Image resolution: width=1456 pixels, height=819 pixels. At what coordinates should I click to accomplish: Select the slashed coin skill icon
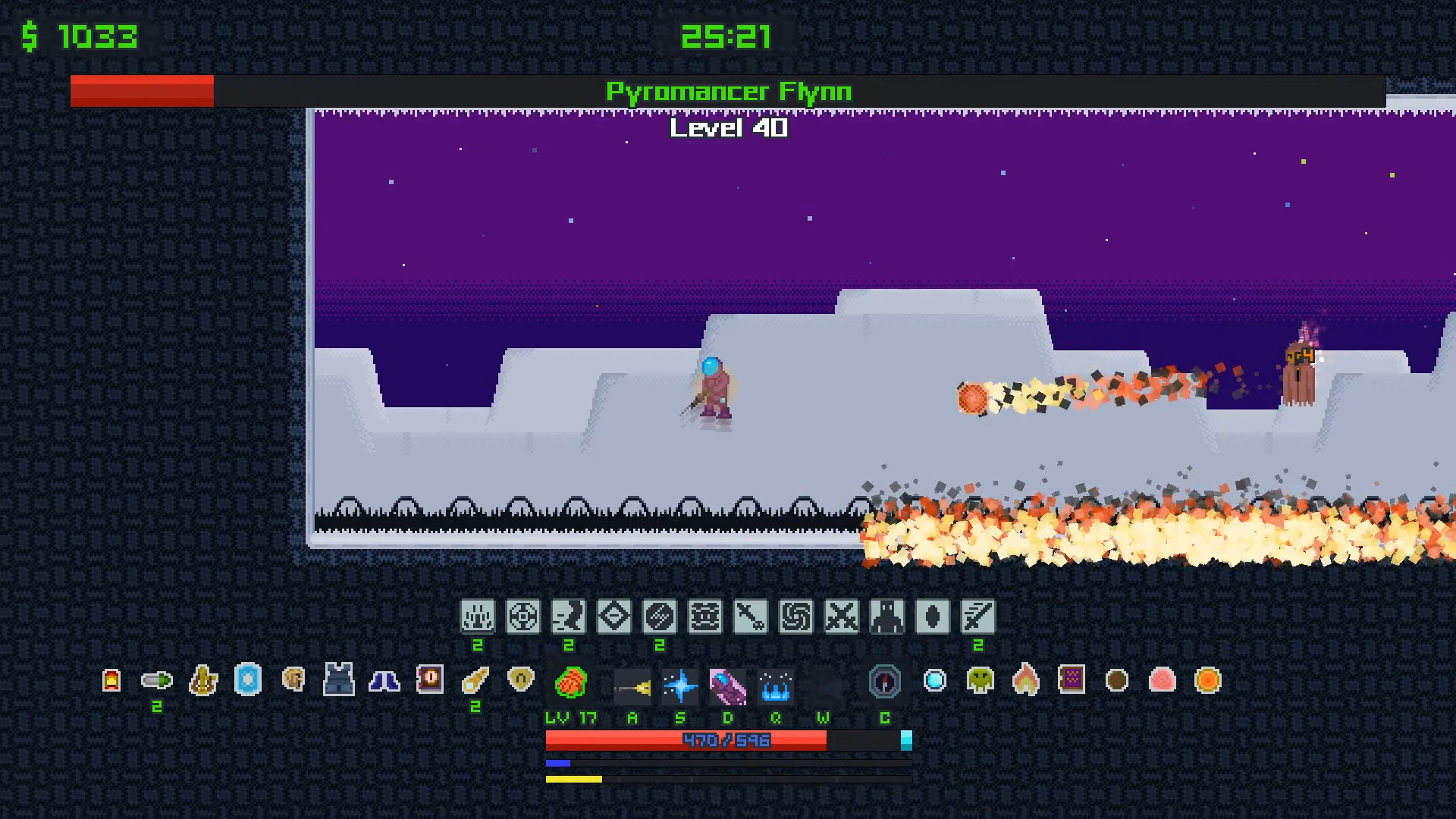(x=661, y=617)
